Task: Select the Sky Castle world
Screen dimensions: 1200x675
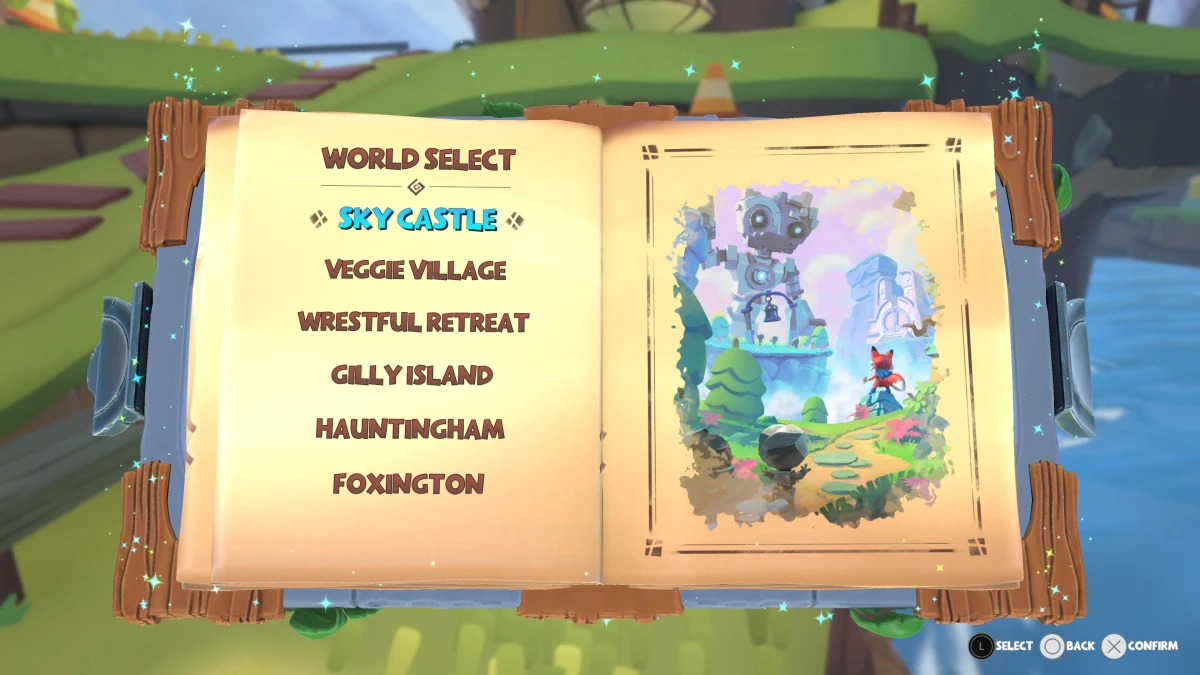Action: coord(416,219)
